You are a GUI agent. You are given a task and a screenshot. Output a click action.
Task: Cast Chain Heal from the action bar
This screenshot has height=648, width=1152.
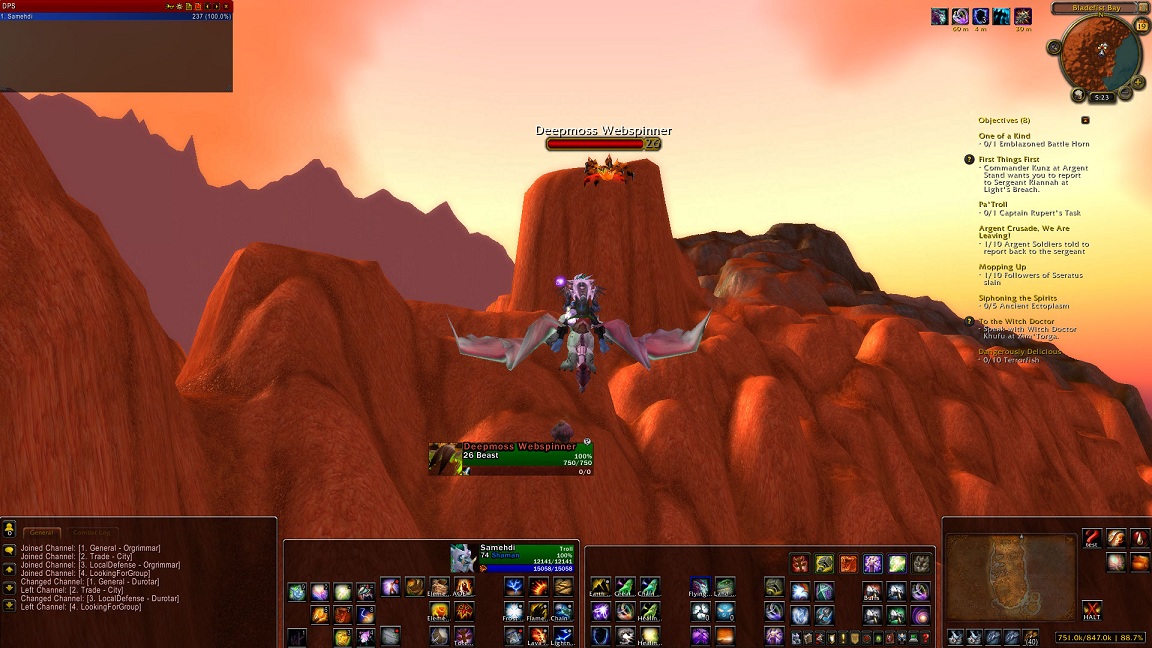650,586
